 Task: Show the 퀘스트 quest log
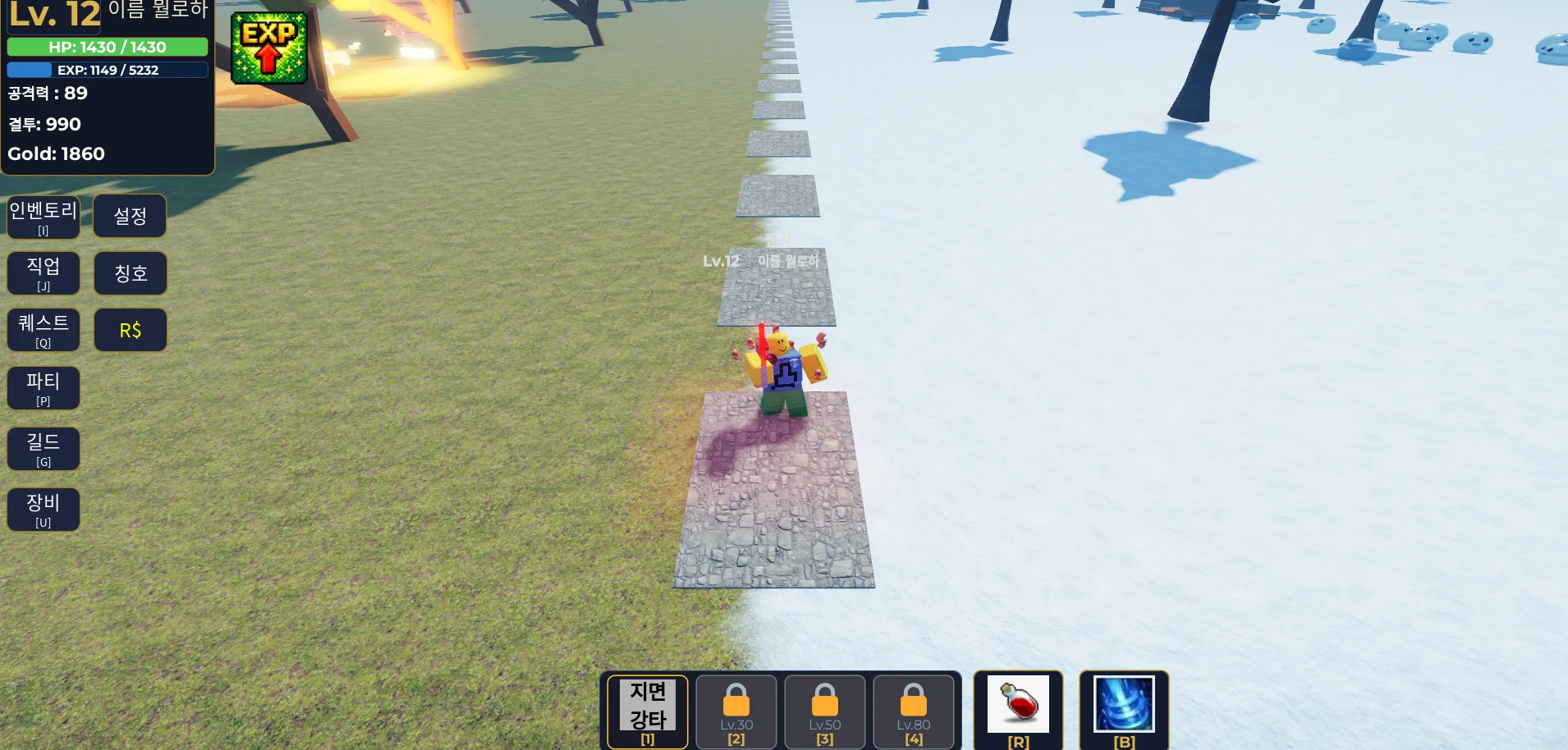pos(44,330)
